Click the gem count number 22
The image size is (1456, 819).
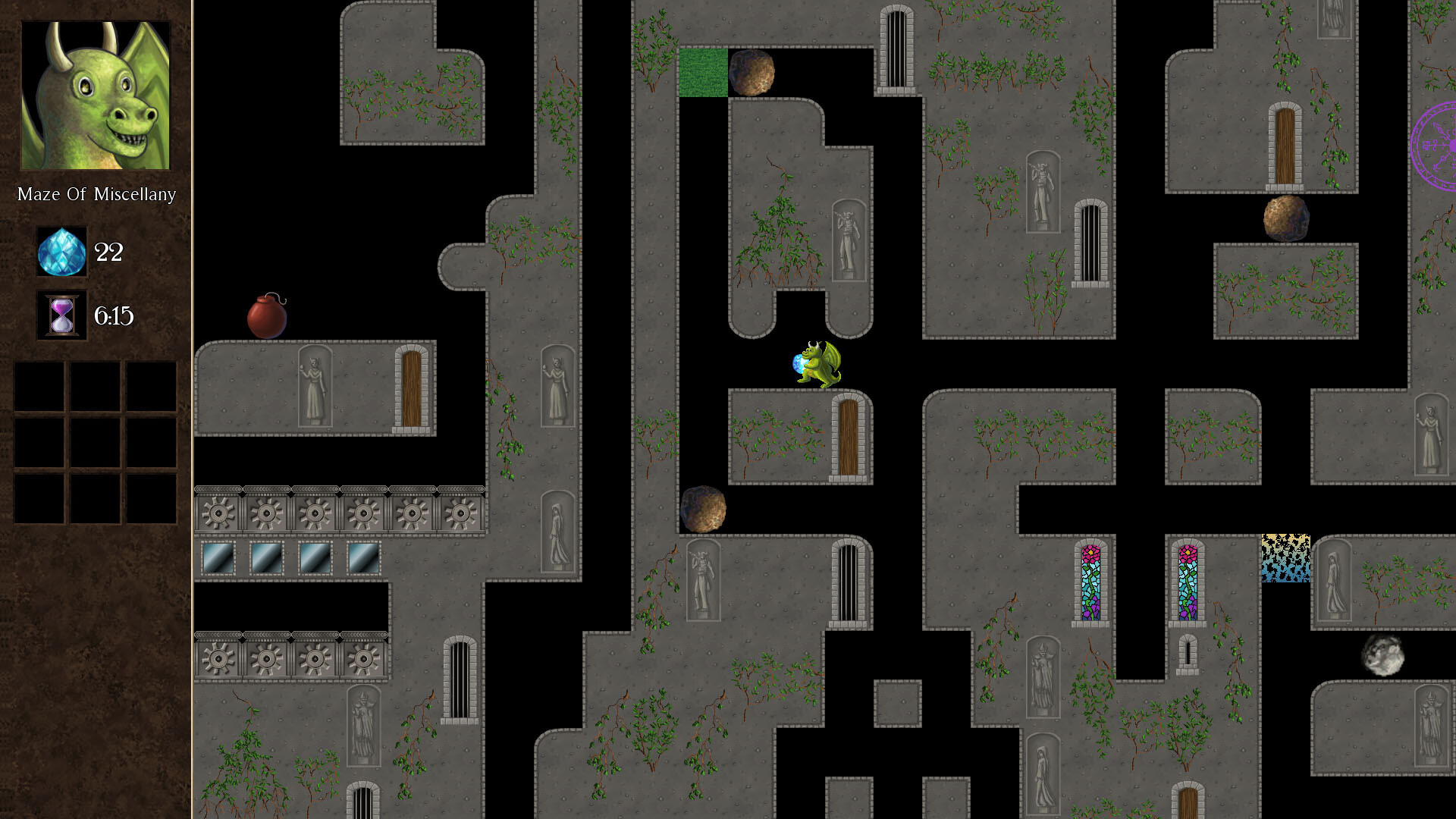pos(108,253)
